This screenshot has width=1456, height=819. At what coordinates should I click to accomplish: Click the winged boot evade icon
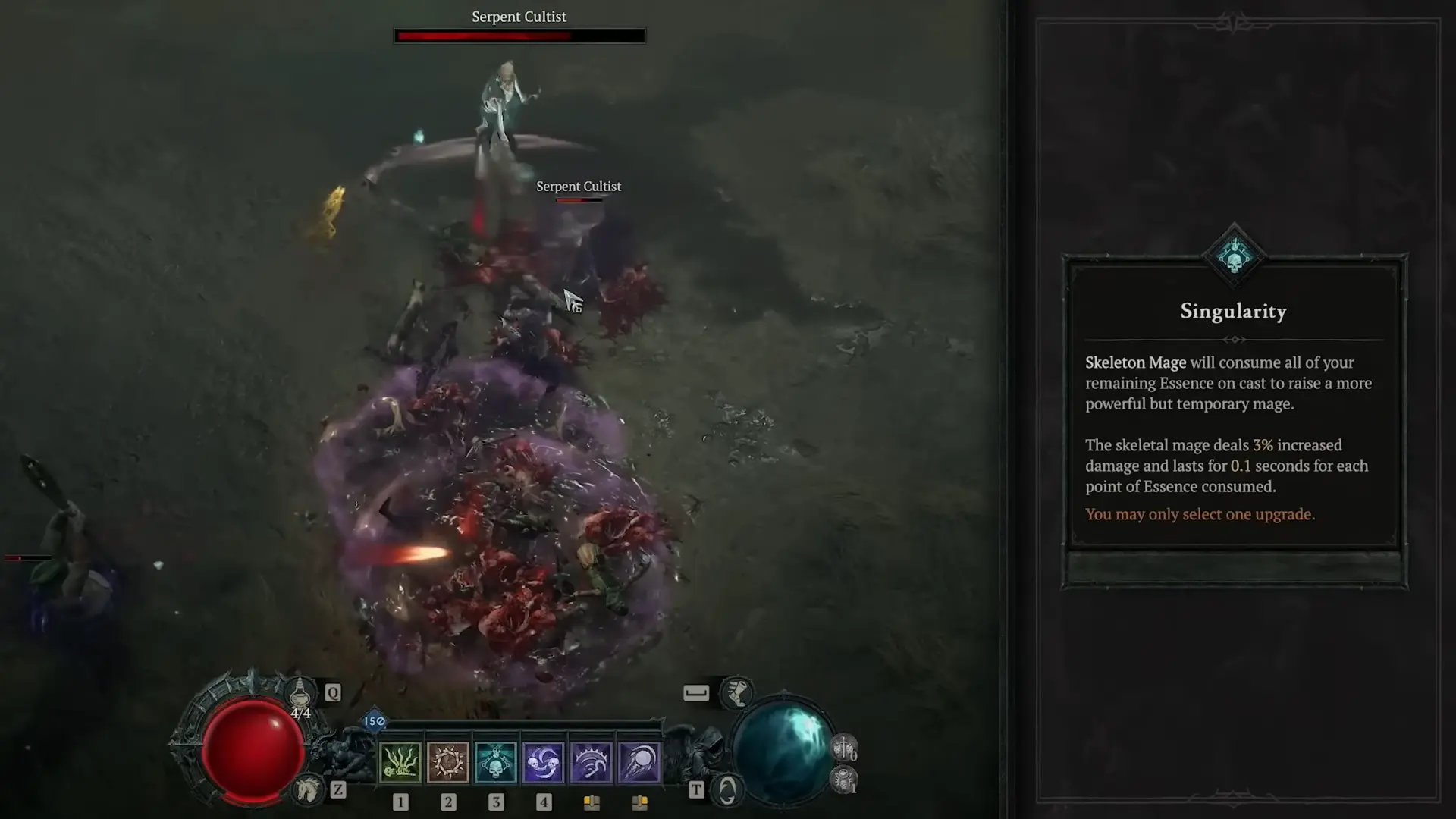736,692
